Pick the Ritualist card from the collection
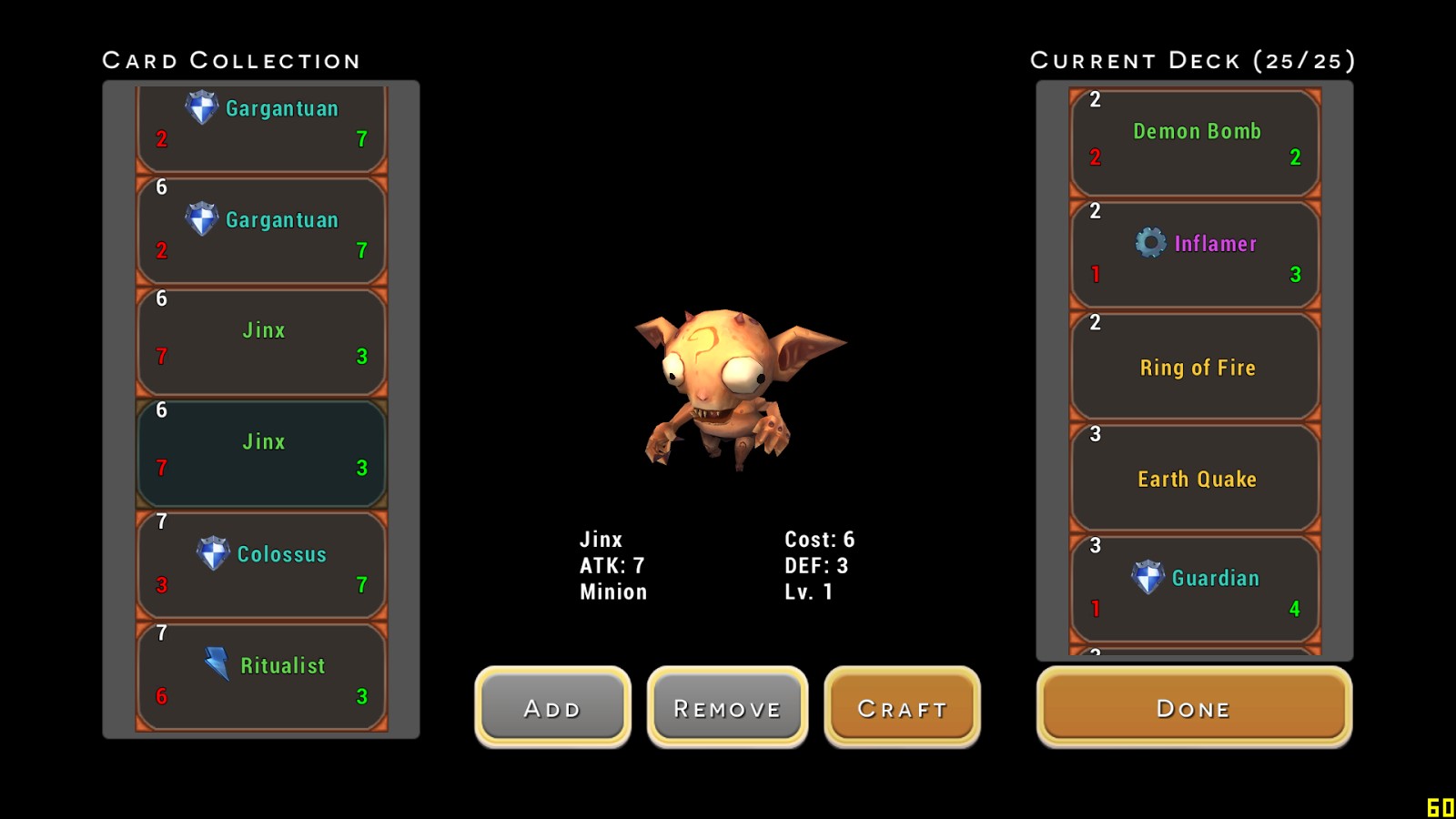 (x=262, y=676)
